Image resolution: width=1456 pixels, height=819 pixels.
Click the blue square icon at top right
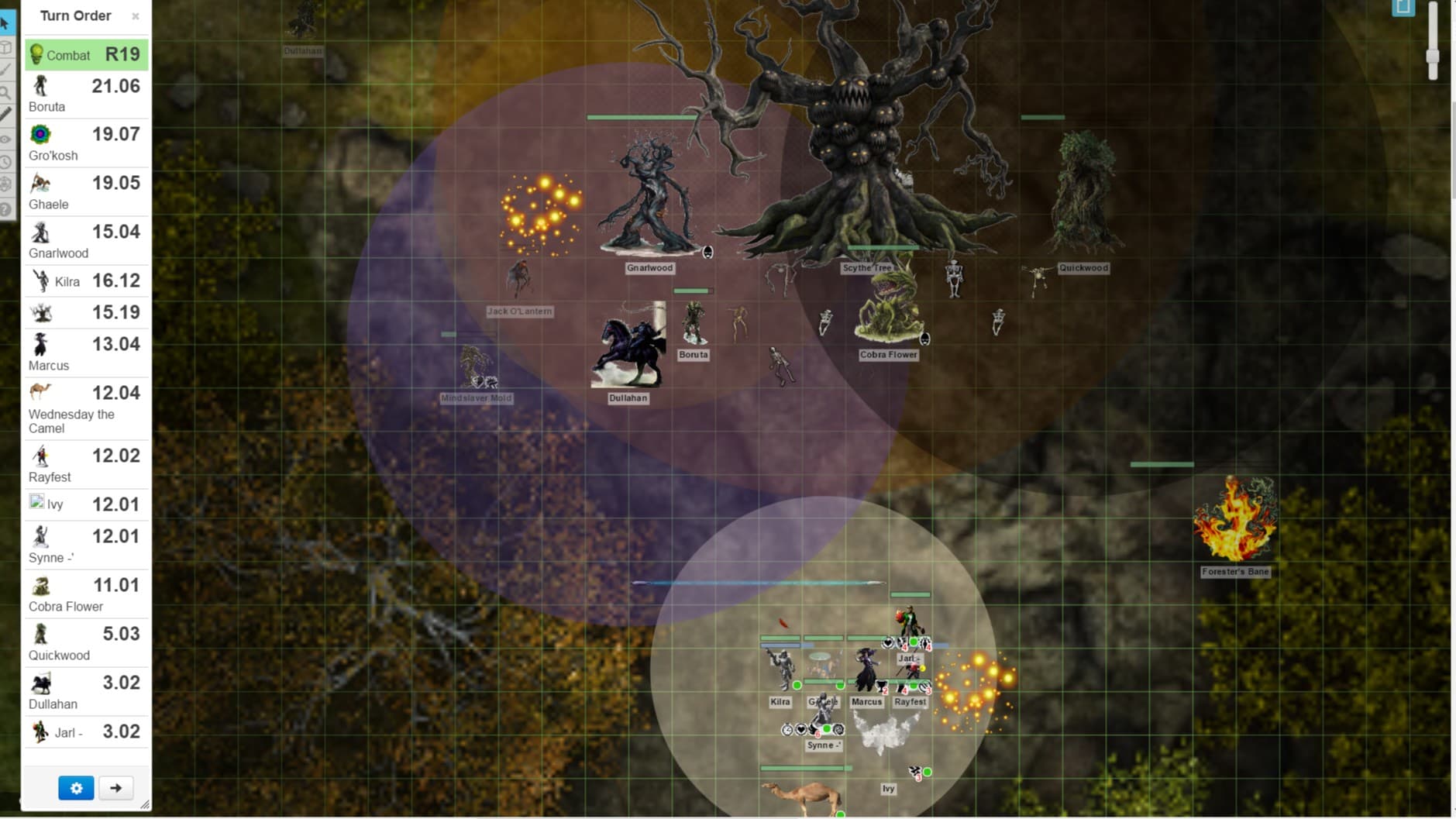1403,8
